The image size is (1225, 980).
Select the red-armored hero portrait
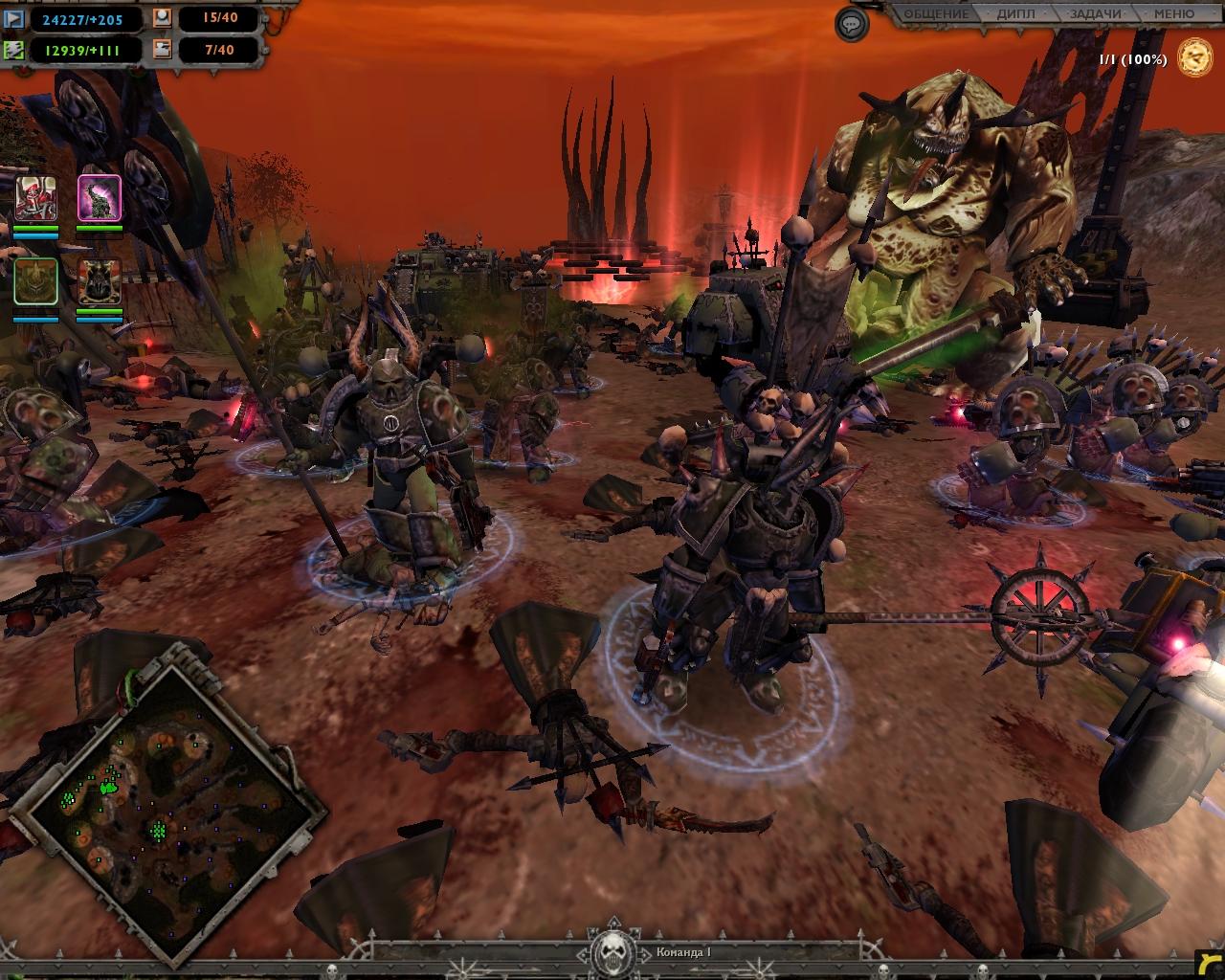pyautogui.click(x=35, y=198)
